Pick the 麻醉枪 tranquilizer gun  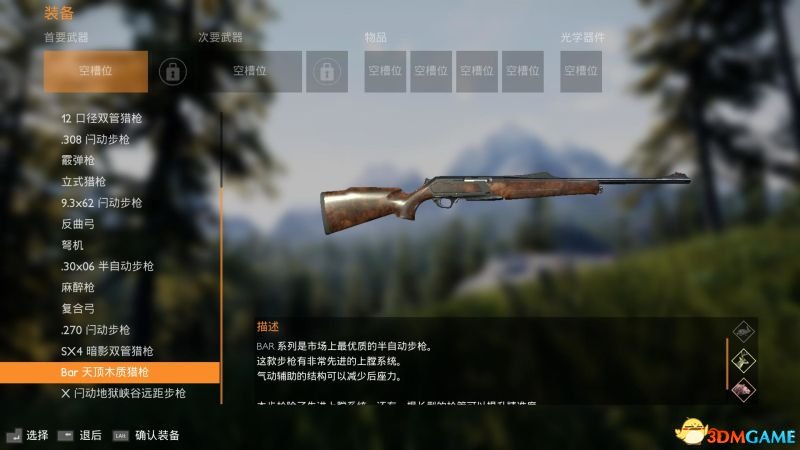(x=78, y=287)
